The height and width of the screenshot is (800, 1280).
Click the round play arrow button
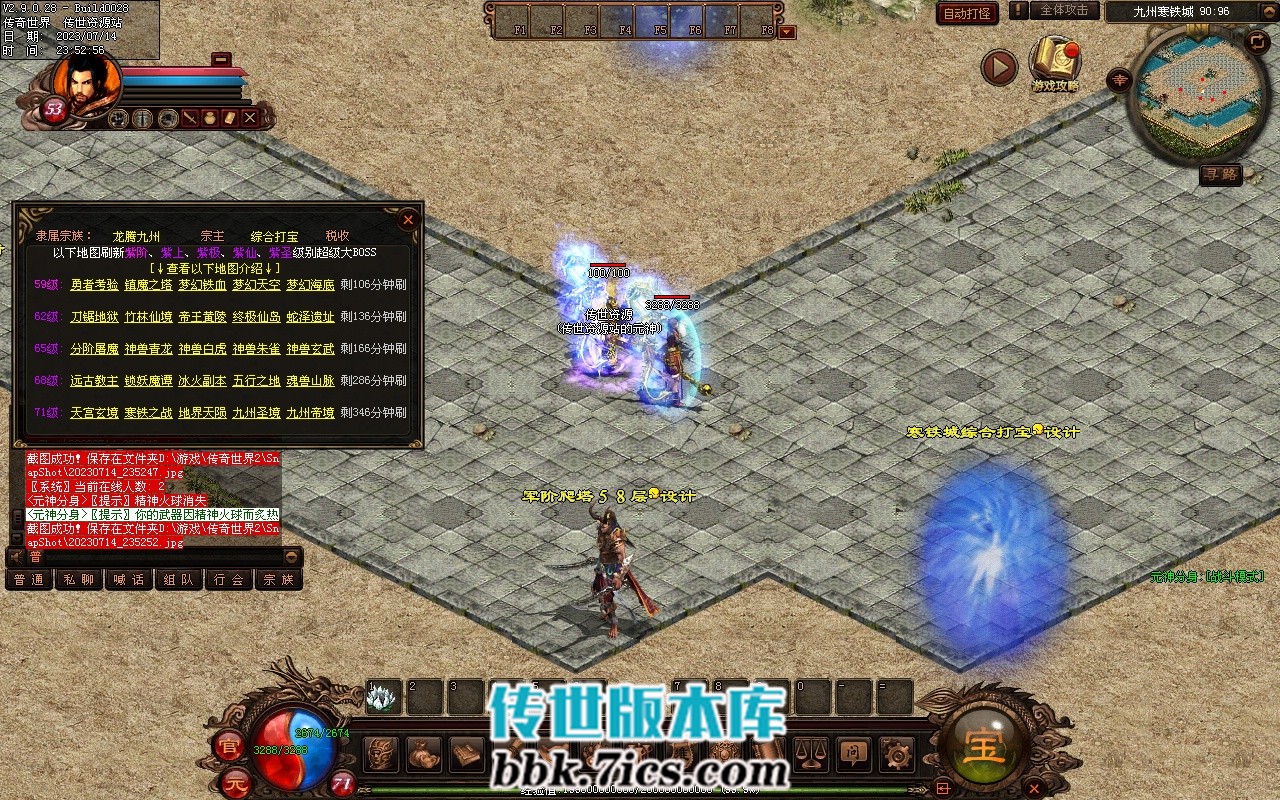pyautogui.click(x=998, y=68)
